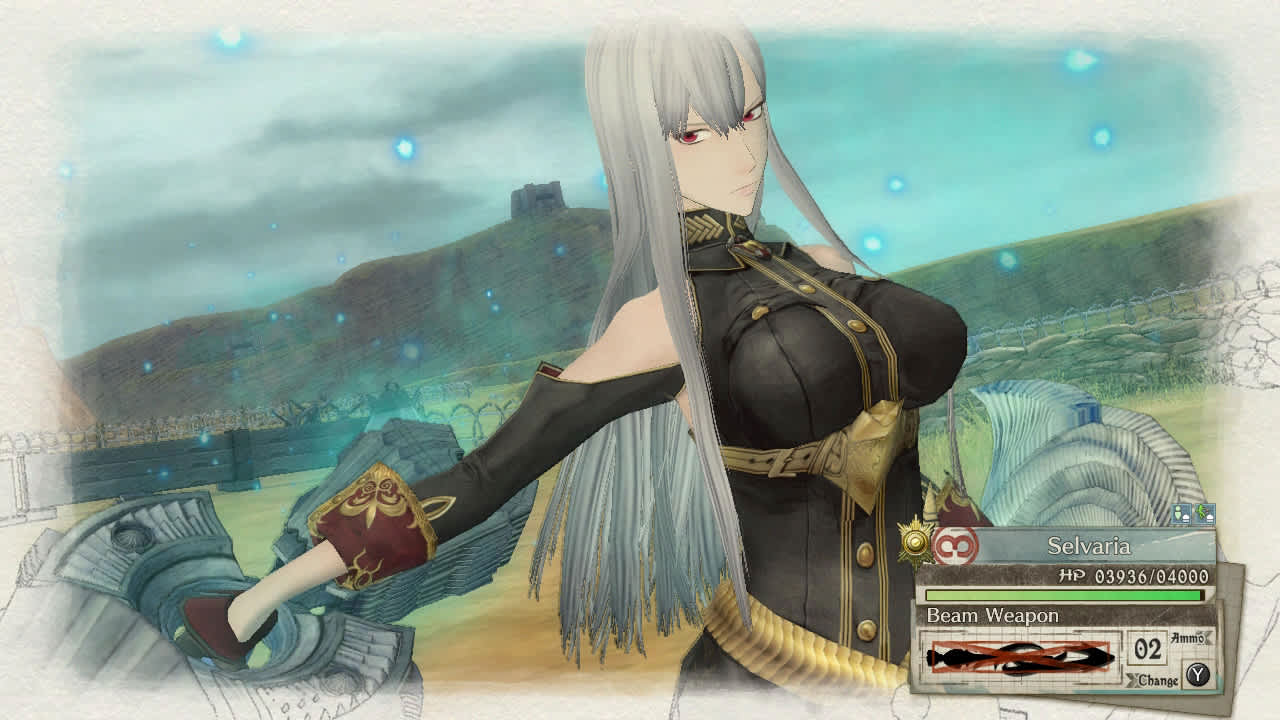Click the green HP gauge bar
The height and width of the screenshot is (720, 1280).
[x=1063, y=595]
